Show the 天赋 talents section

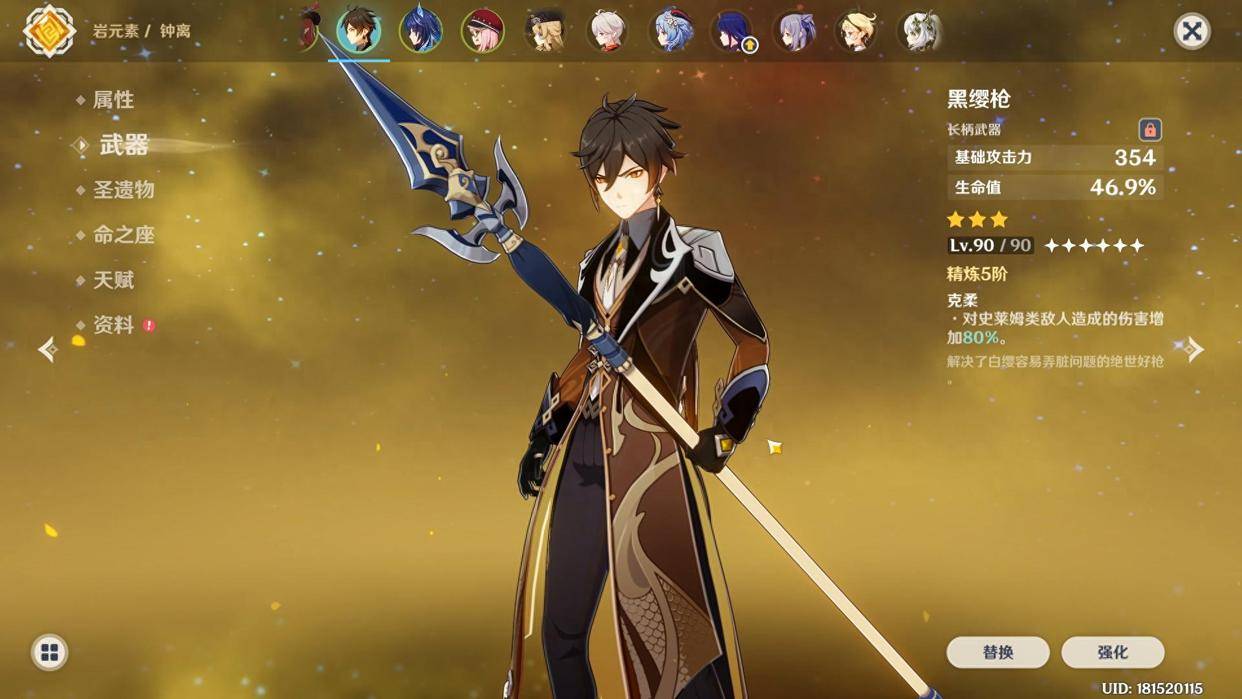113,280
